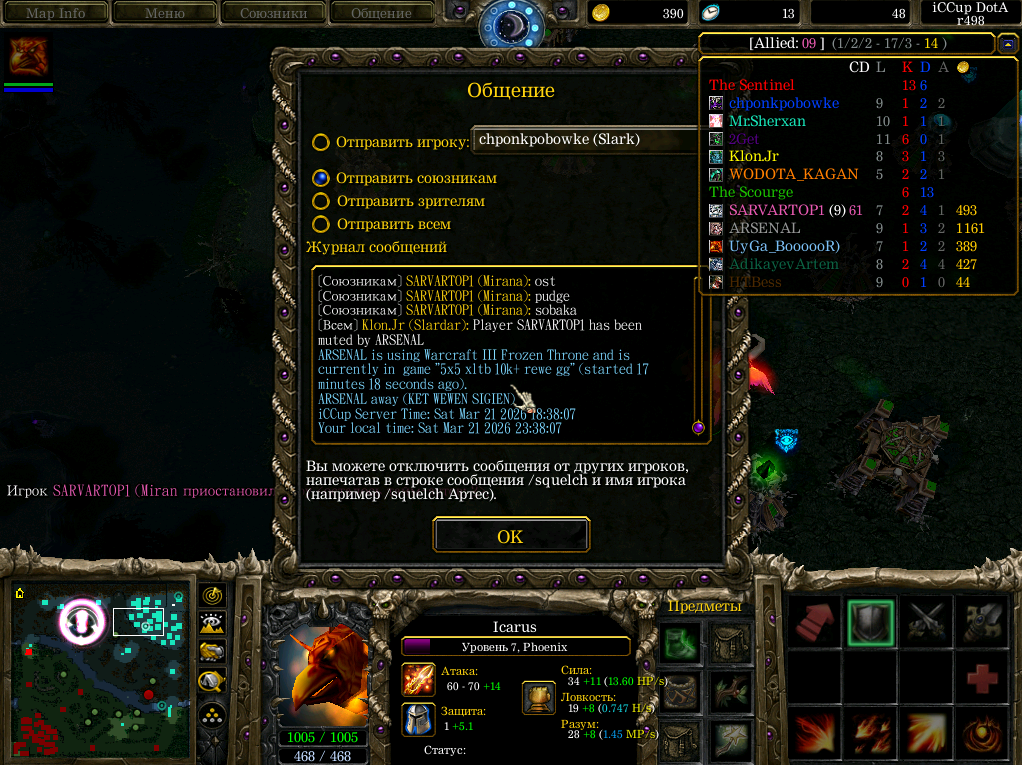Open the 'Меню' game menu
Image resolution: width=1022 pixels, height=765 pixels.
point(164,13)
